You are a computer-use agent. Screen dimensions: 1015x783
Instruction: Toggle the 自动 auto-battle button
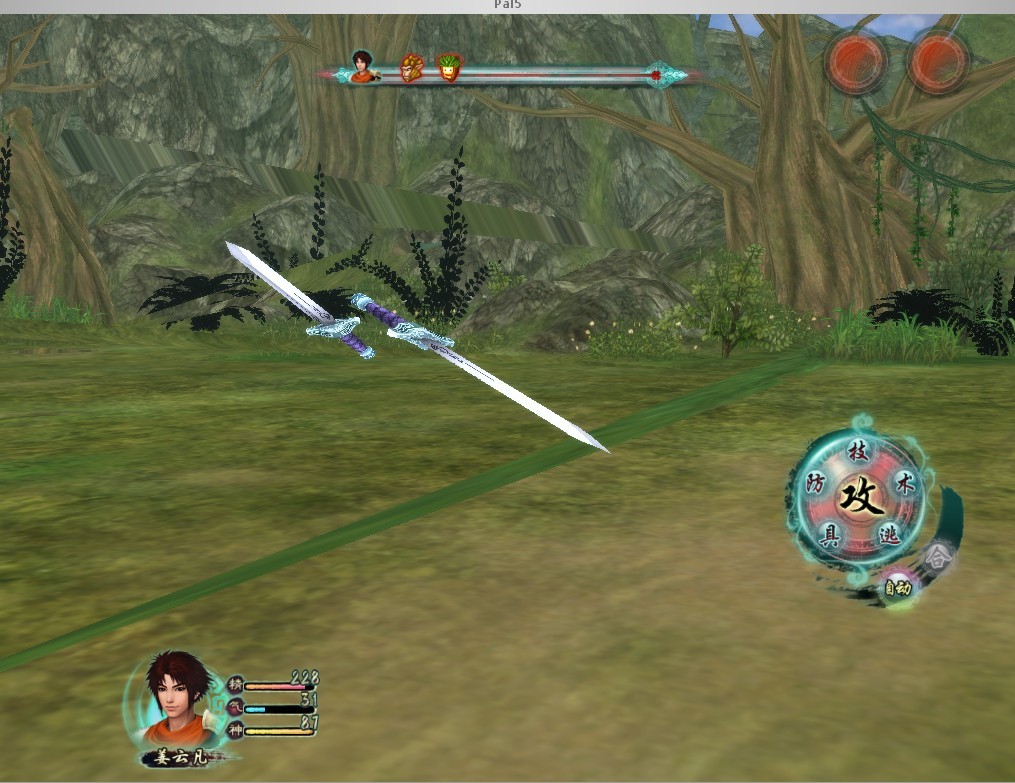point(895,588)
